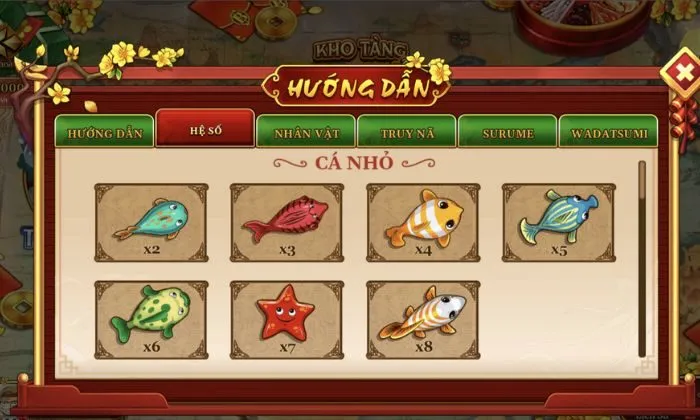Image resolution: width=700 pixels, height=420 pixels.
Task: Switch to the Hướng Dẫn tab
Action: coord(105,132)
